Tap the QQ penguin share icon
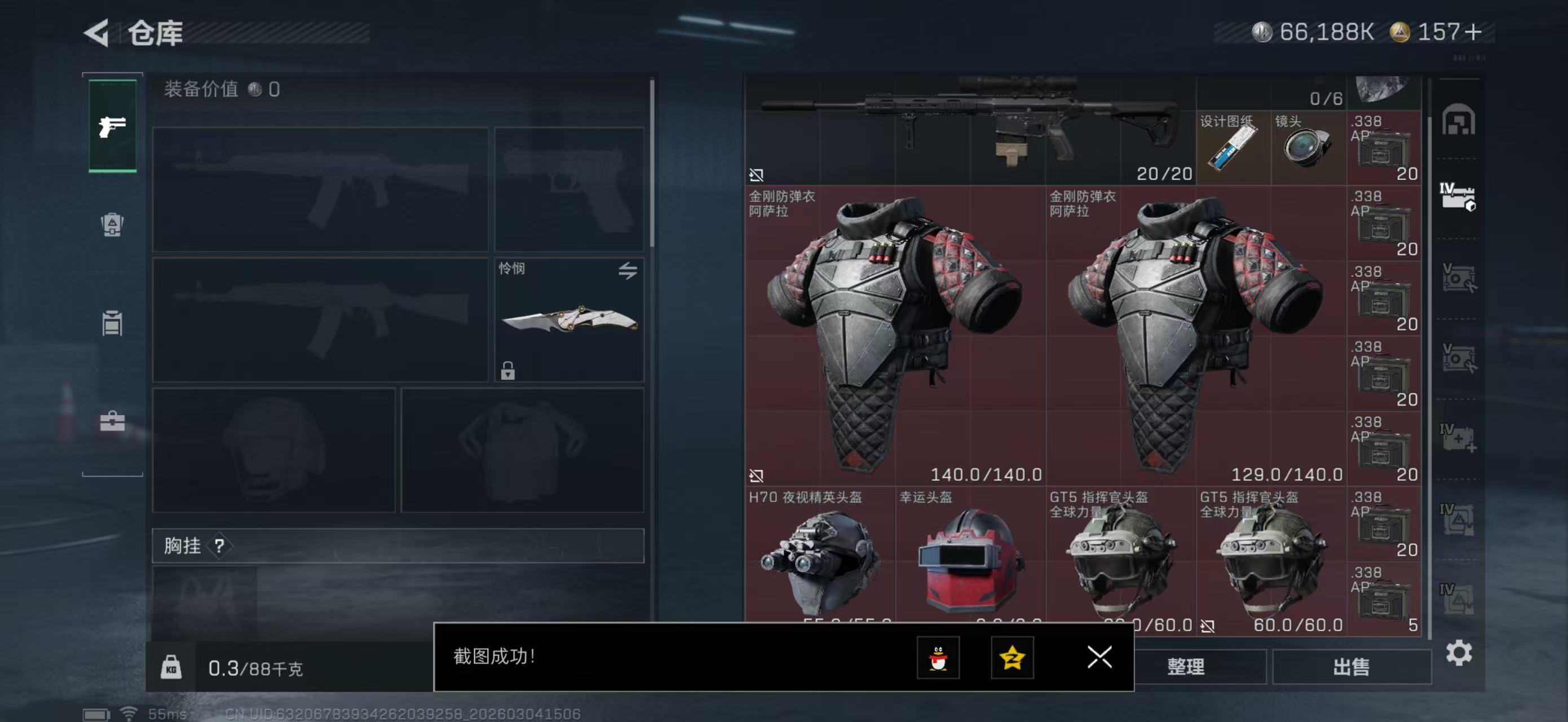1568x722 pixels. coord(939,659)
